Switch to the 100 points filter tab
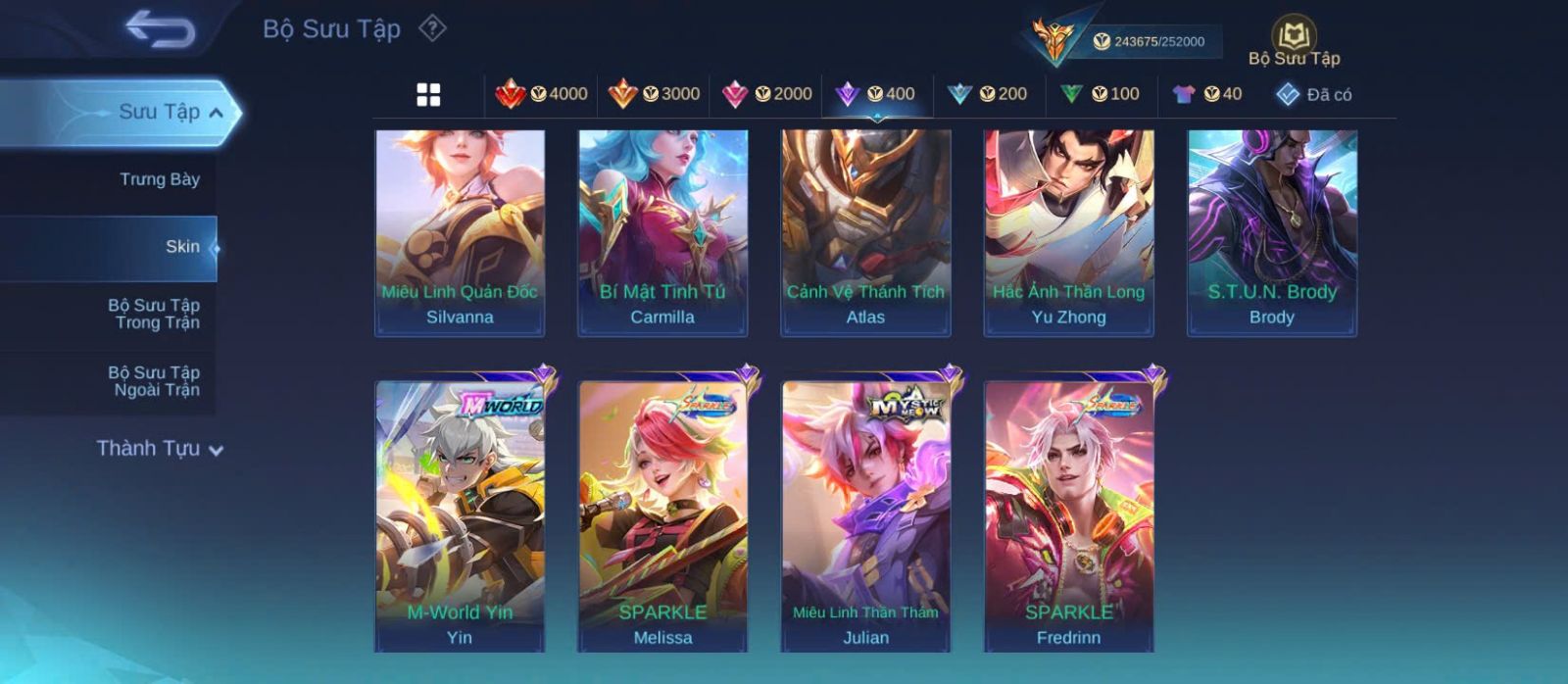Viewport: 1568px width, 684px height. coord(1101,94)
